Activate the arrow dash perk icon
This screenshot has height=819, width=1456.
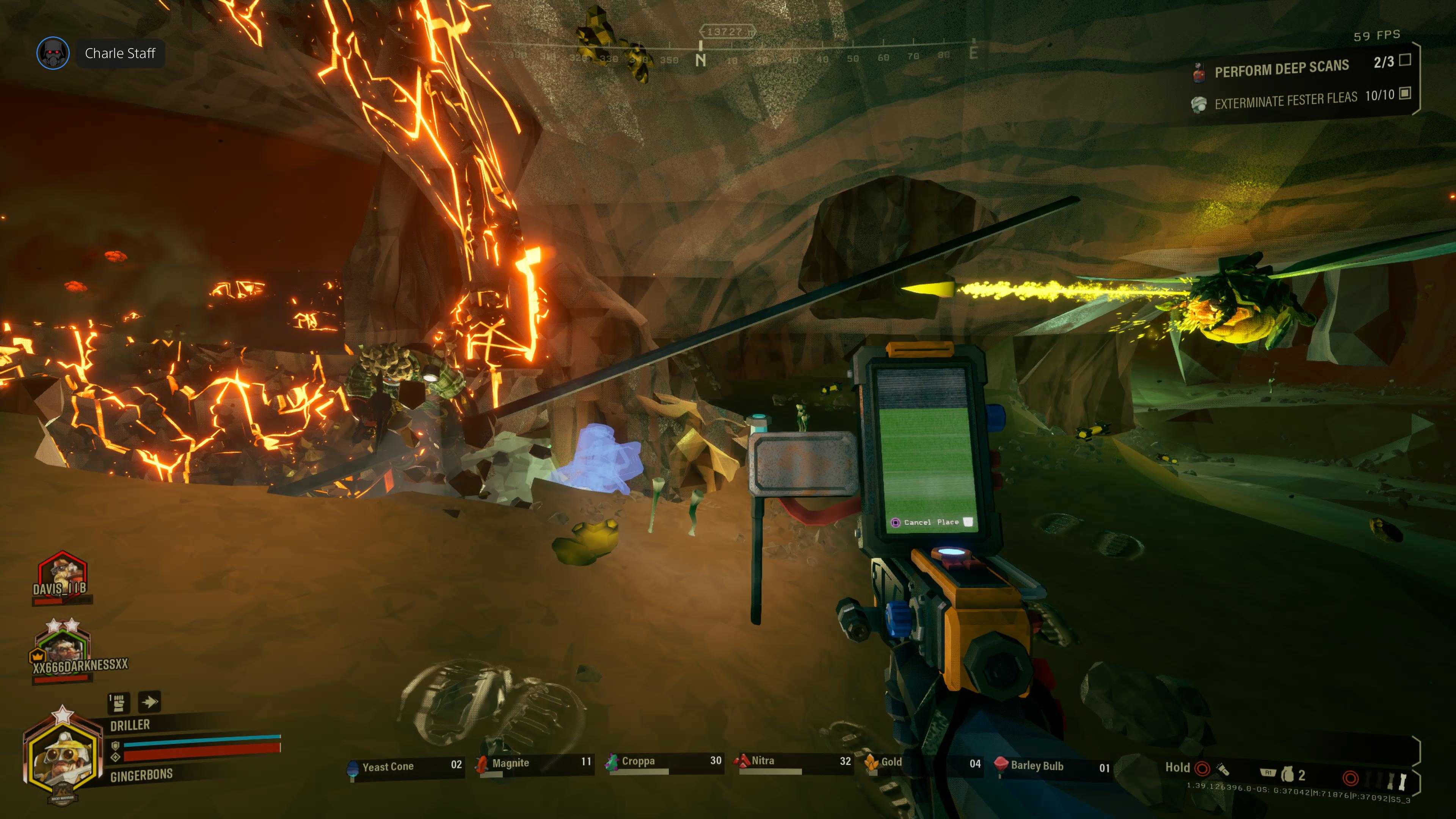(x=150, y=702)
